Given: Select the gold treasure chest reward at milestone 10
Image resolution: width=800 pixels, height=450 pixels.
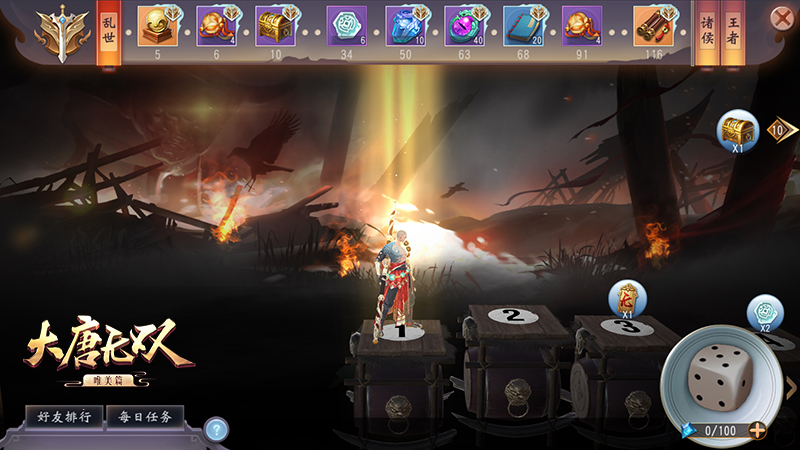Looking at the screenshot, I should pos(275,26).
